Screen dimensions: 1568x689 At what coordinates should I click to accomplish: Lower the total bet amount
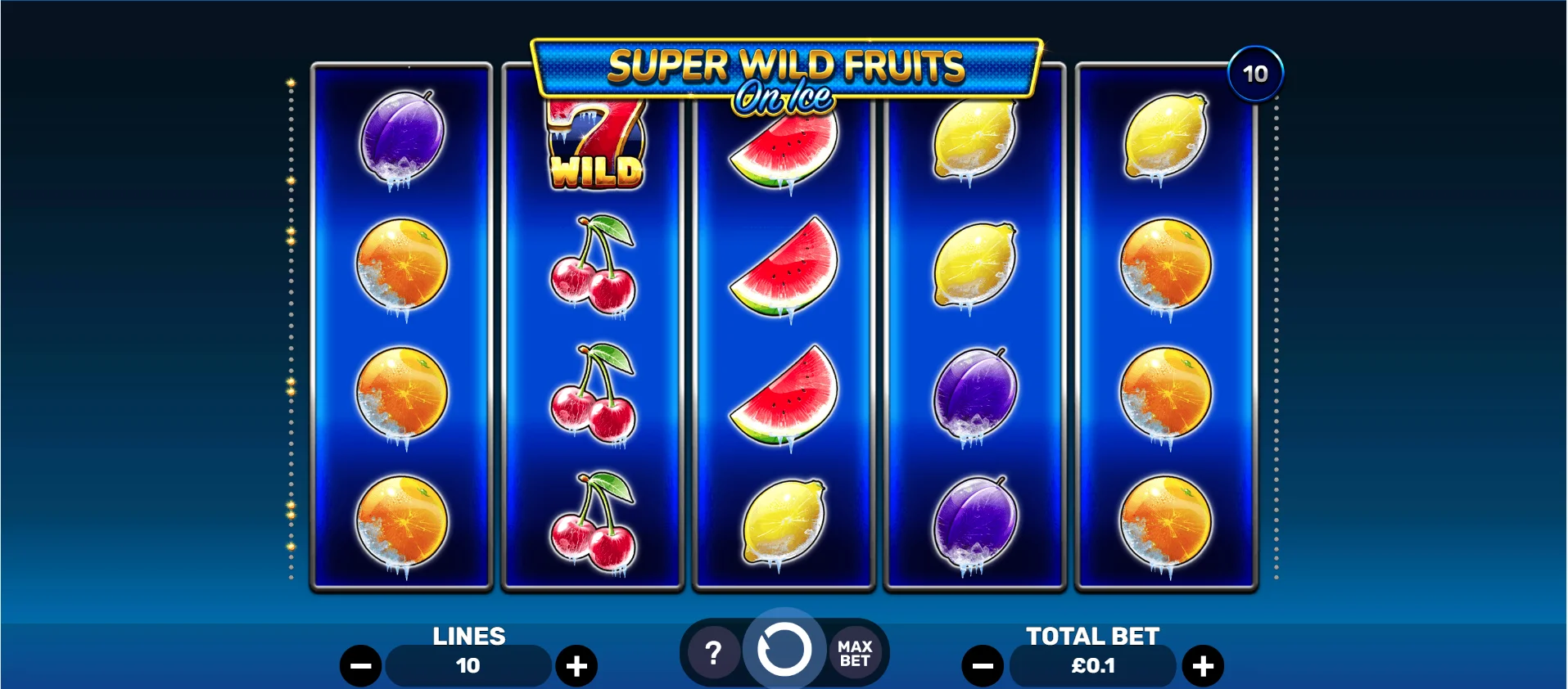983,666
